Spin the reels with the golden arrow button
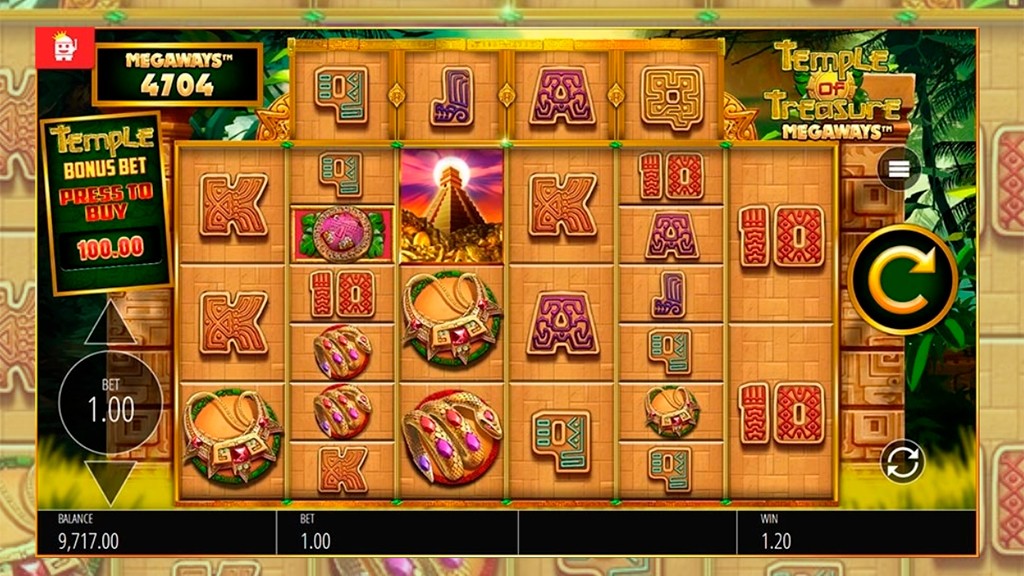Screen dimensions: 1024x576 tap(902, 279)
